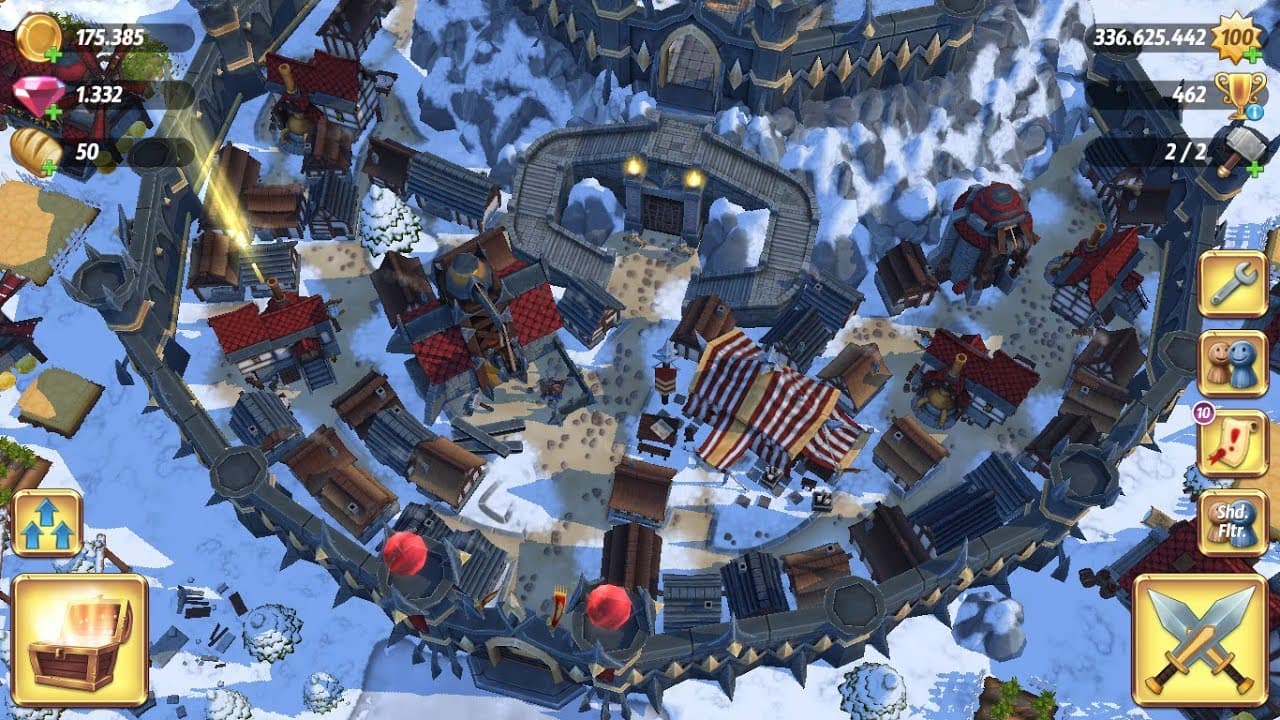Viewport: 1280px width, 720px height.
Task: Buy gems using the pink gem icon
Action: [x=38, y=96]
